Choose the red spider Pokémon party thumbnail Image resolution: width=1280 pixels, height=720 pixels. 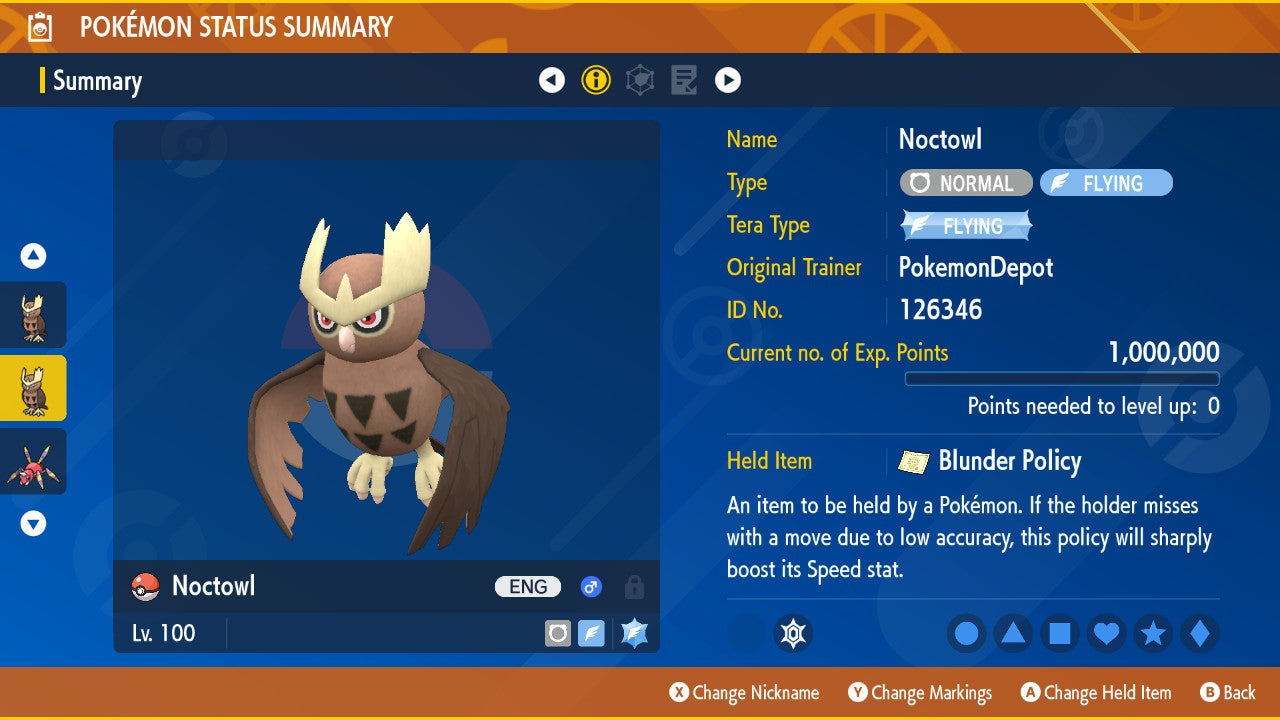(33, 461)
